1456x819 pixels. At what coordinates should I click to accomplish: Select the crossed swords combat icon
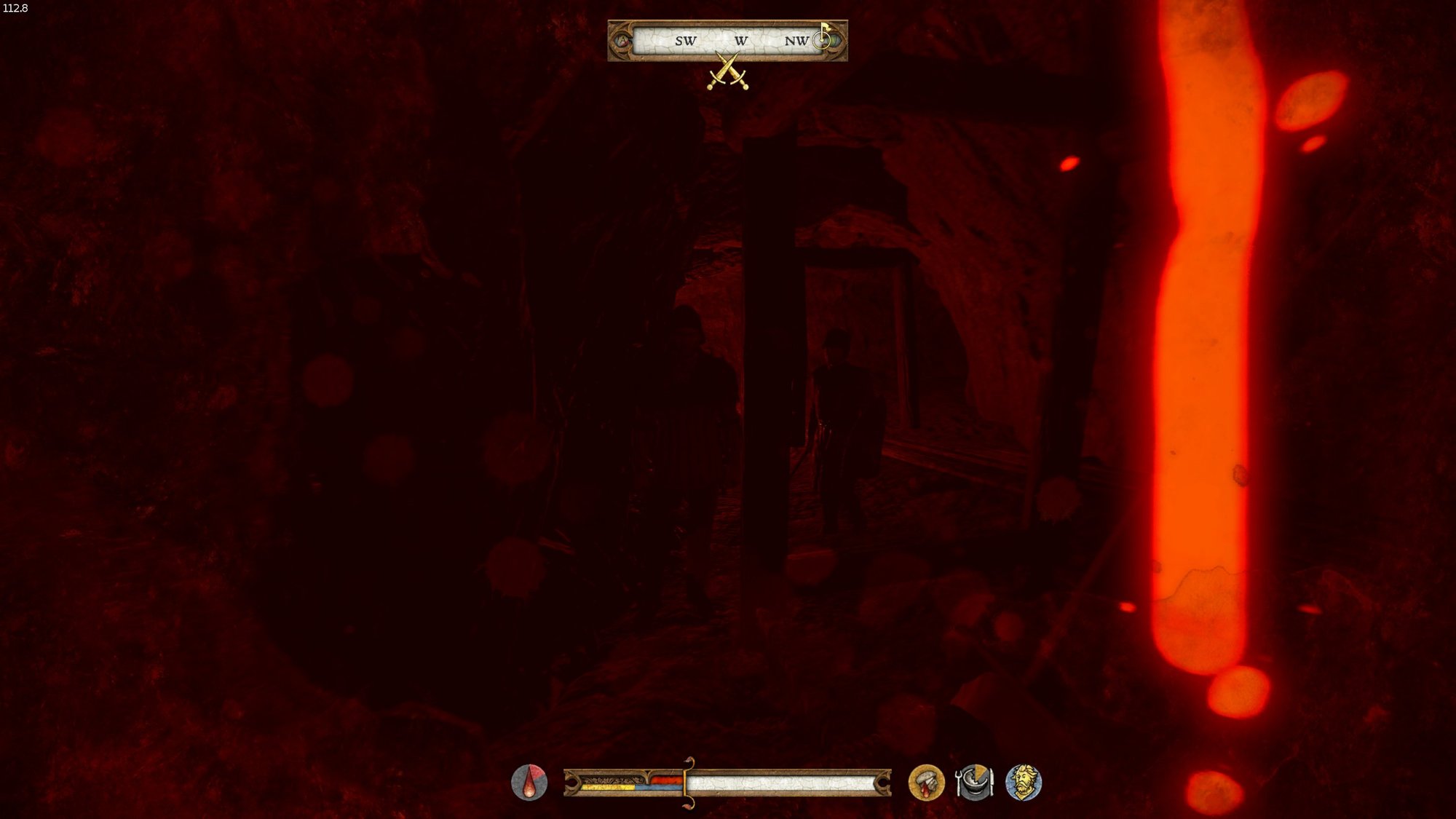(727, 72)
